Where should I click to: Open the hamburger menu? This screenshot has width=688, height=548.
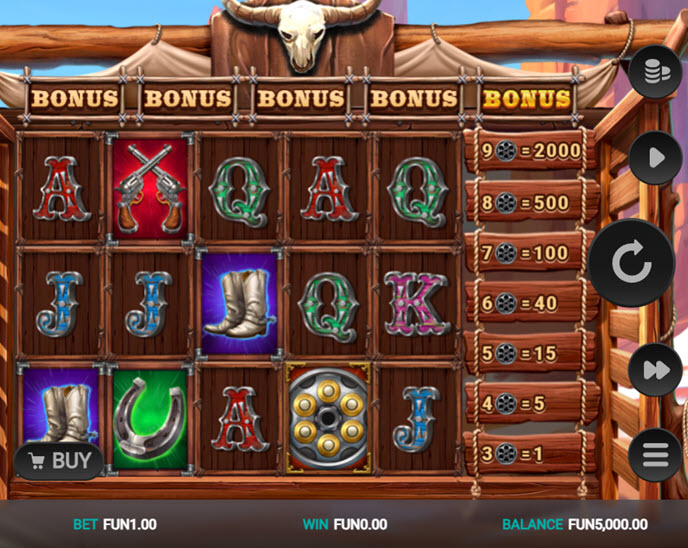(x=655, y=455)
